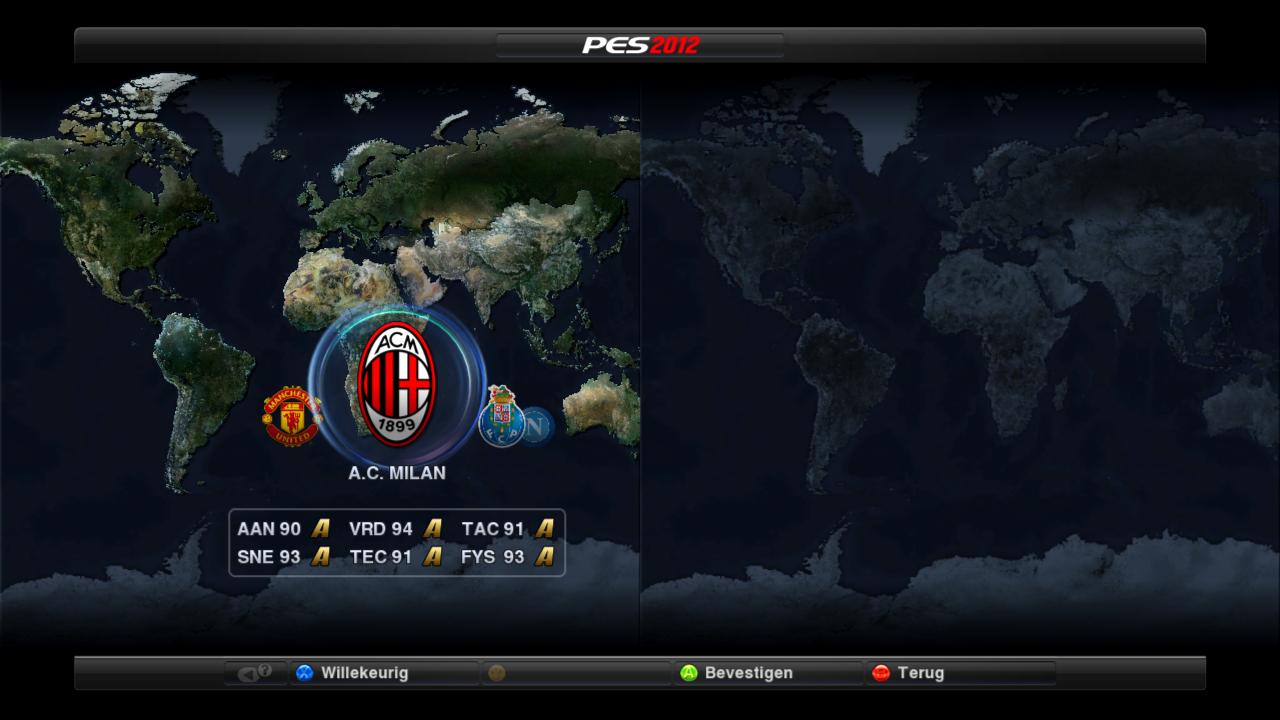This screenshot has height=720, width=1280.
Task: Select the A.C. Milan crest
Action: [x=396, y=384]
